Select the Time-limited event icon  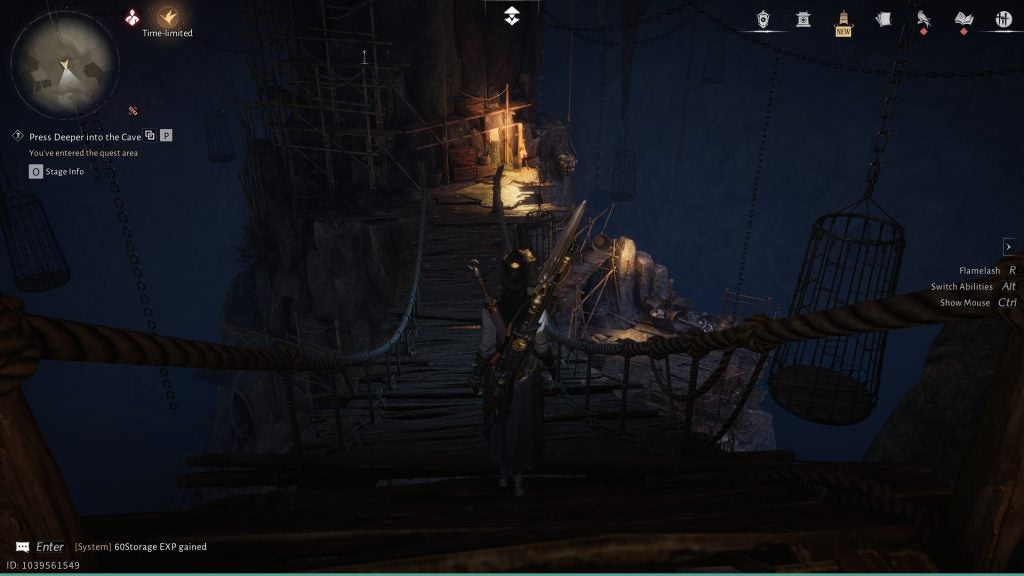point(167,17)
